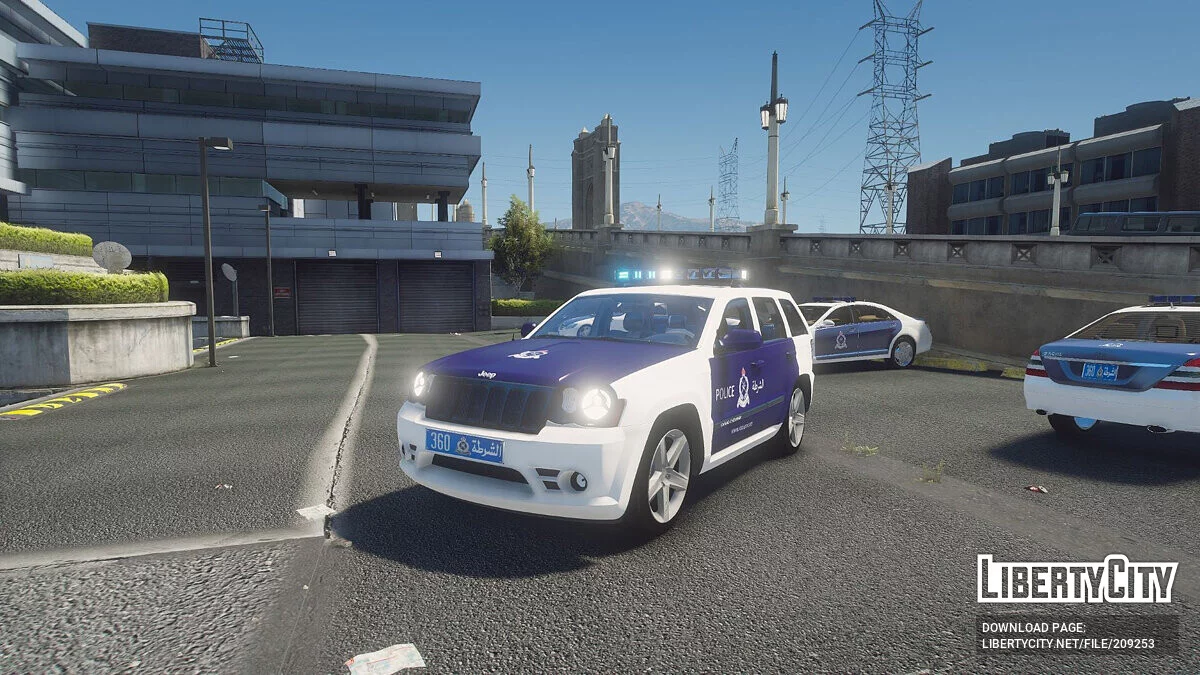
Task: Open the libertycity.net download page link
Action: click(1068, 645)
